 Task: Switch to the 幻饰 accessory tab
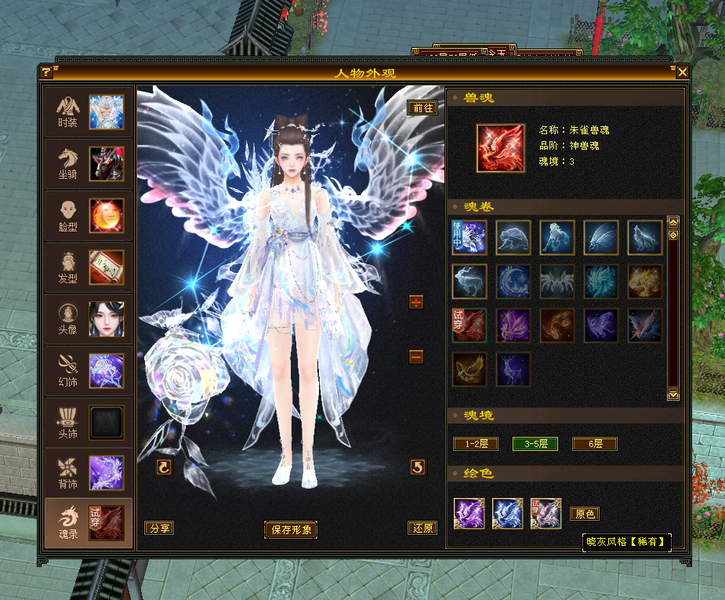coord(88,370)
